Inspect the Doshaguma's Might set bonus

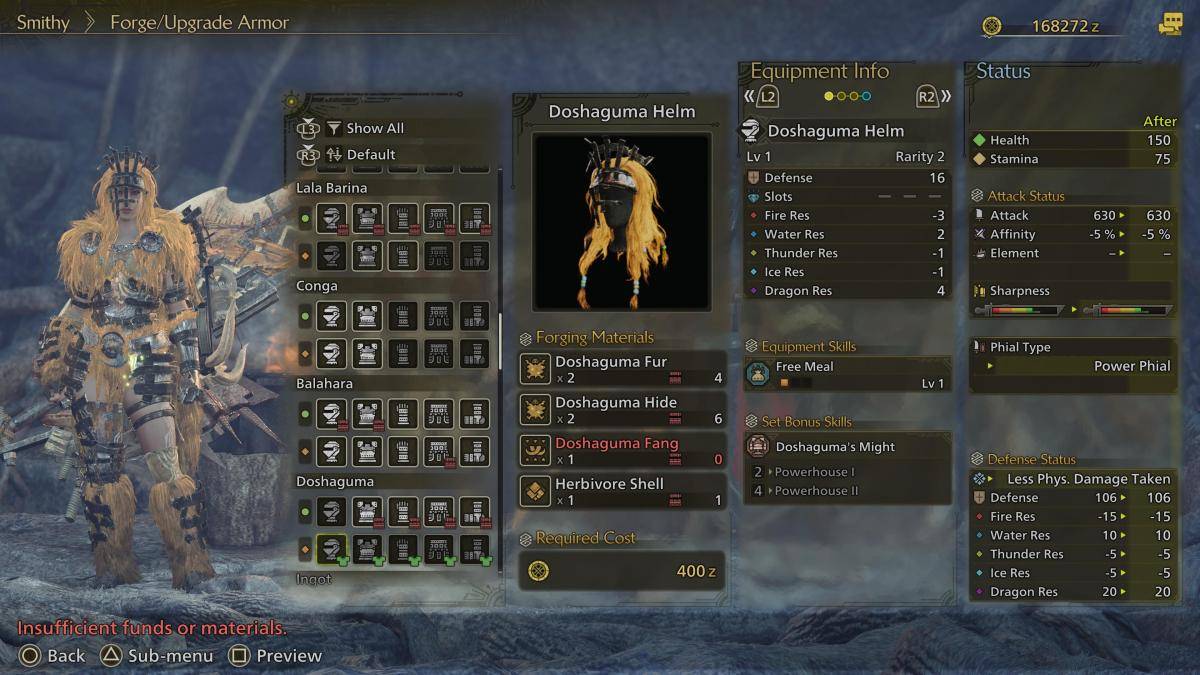point(847,447)
